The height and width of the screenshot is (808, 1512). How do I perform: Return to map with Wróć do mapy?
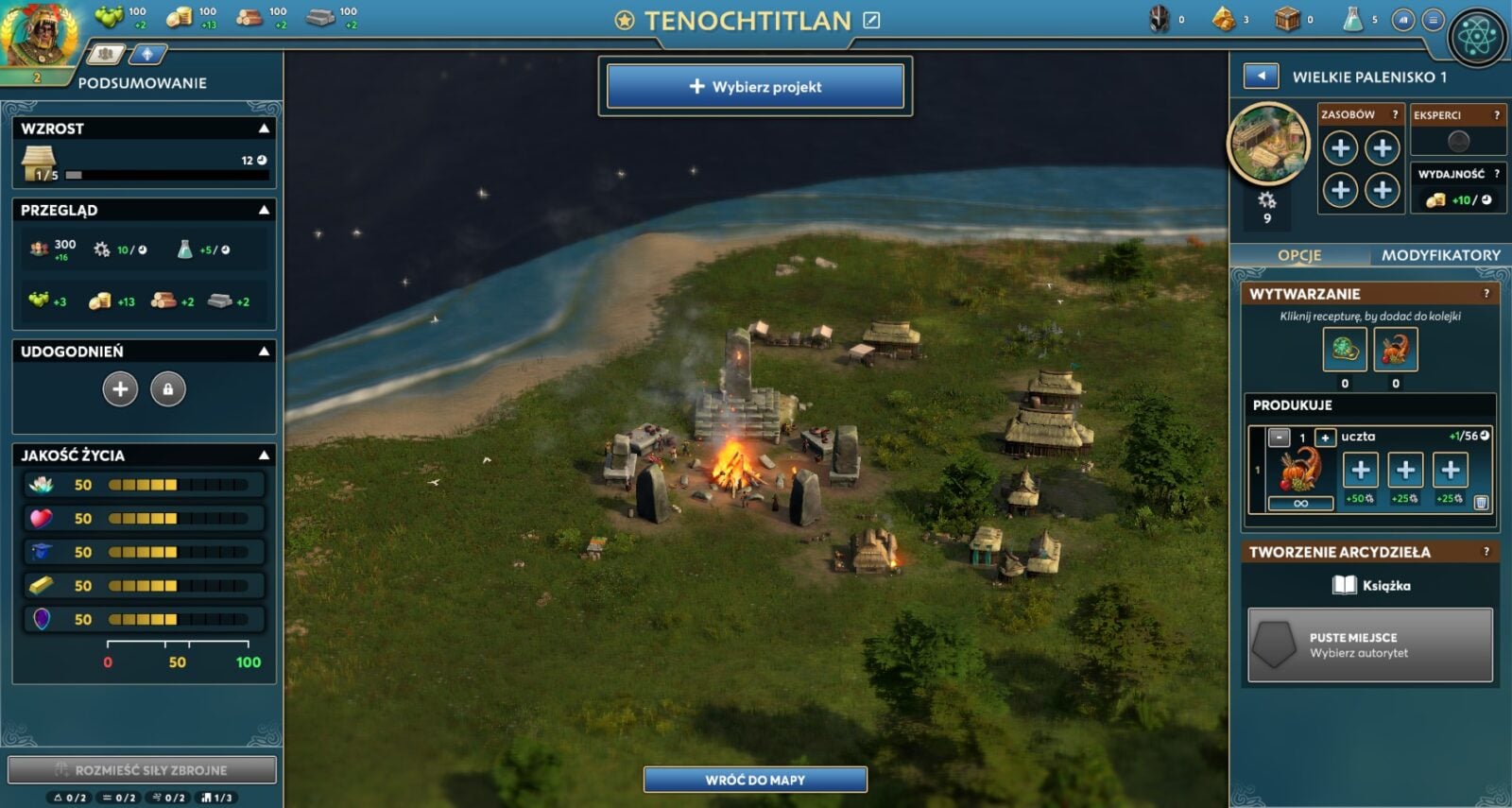(x=755, y=780)
